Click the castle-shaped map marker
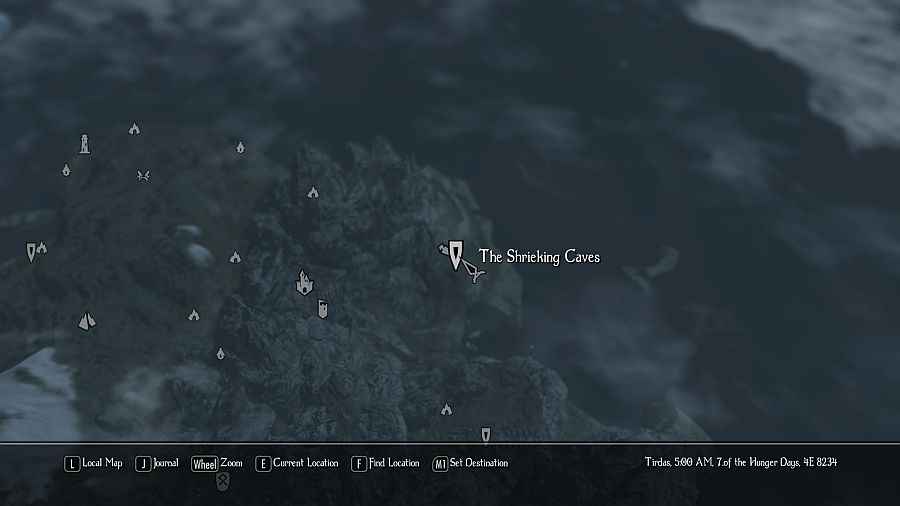 point(304,284)
